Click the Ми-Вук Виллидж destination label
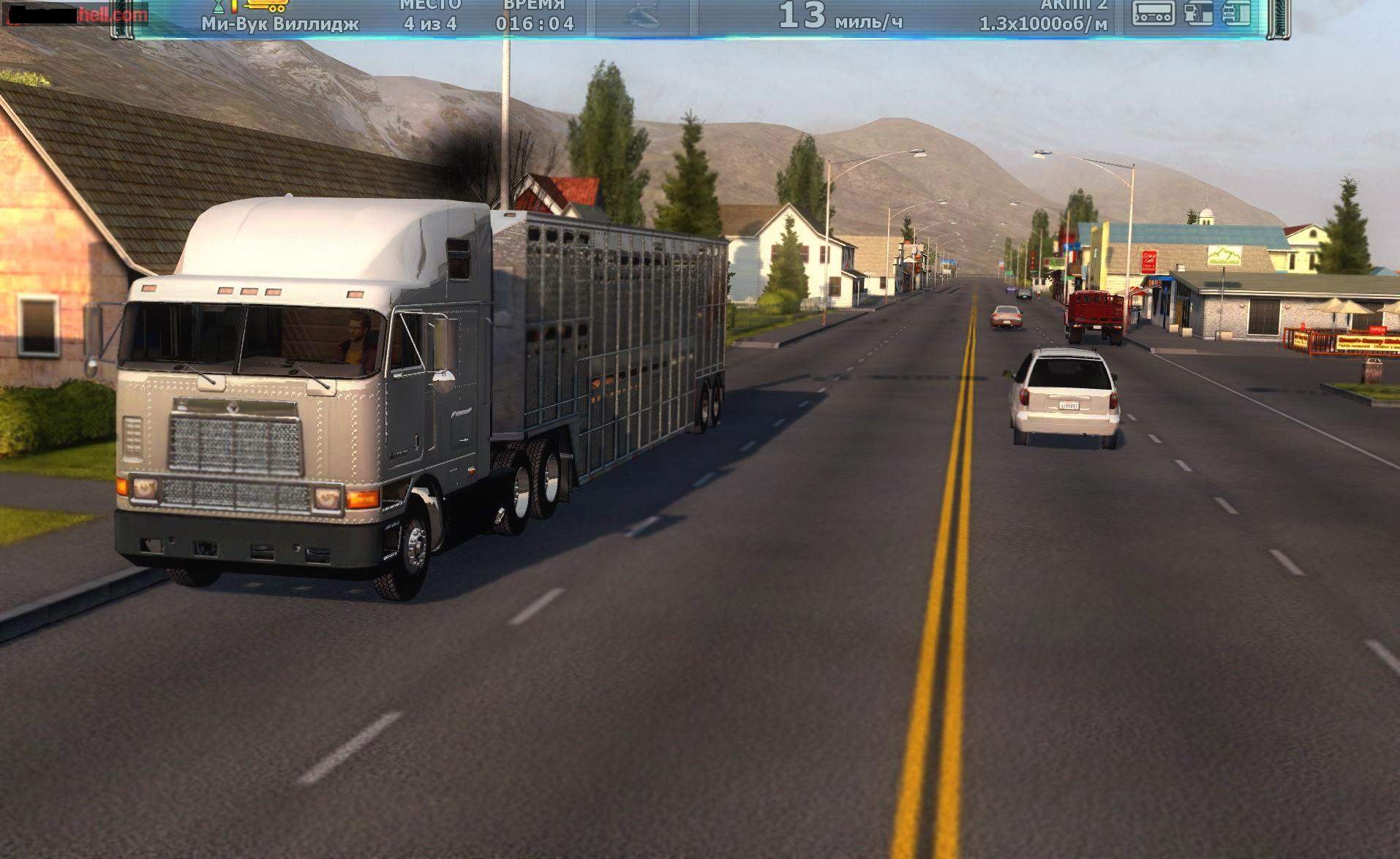The width and height of the screenshot is (1400, 859). click(x=280, y=24)
